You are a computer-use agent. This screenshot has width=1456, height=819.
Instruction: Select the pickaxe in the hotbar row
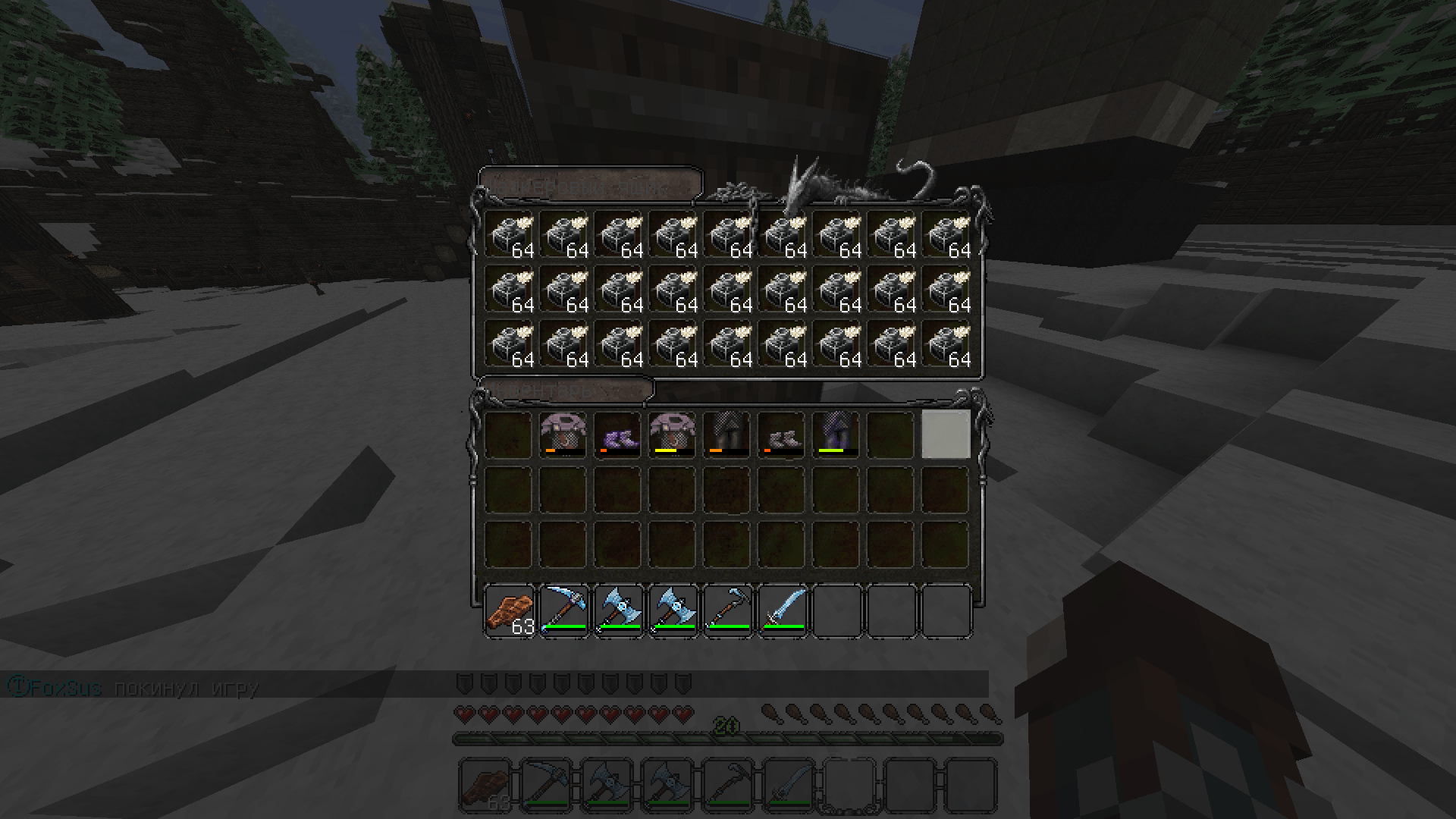pos(563,610)
